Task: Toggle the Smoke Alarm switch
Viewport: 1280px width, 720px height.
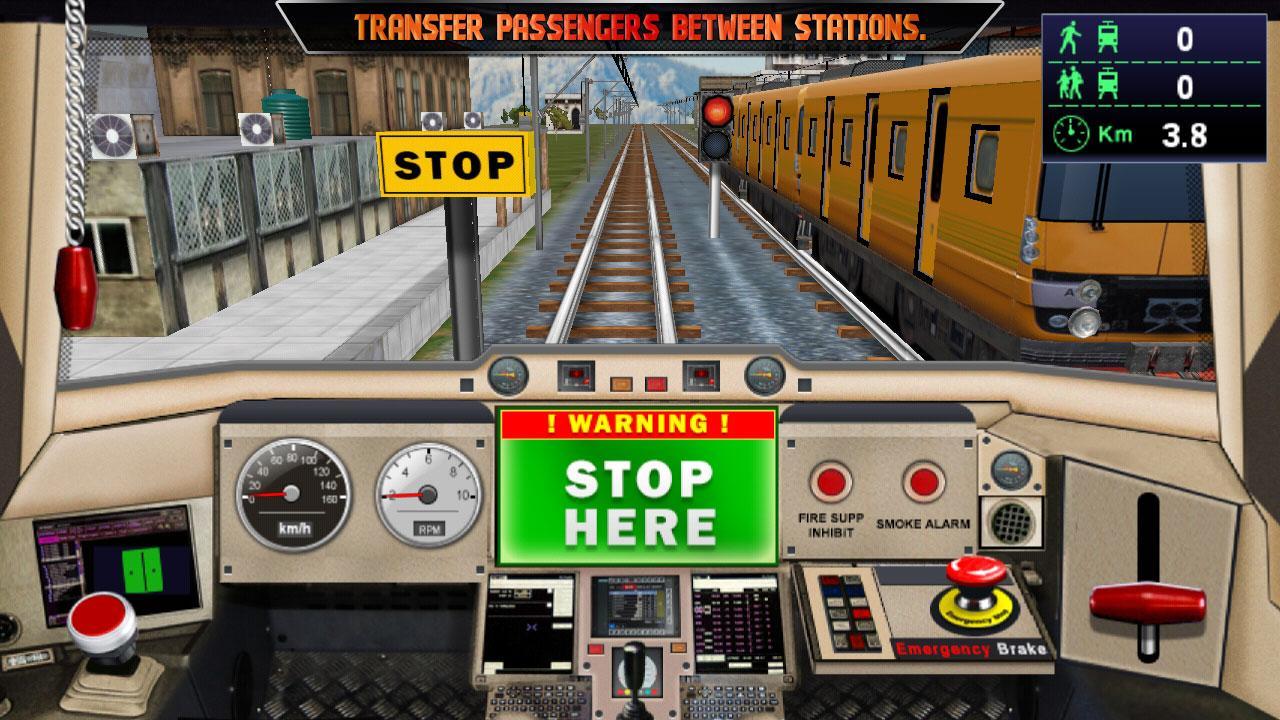Action: [922, 480]
